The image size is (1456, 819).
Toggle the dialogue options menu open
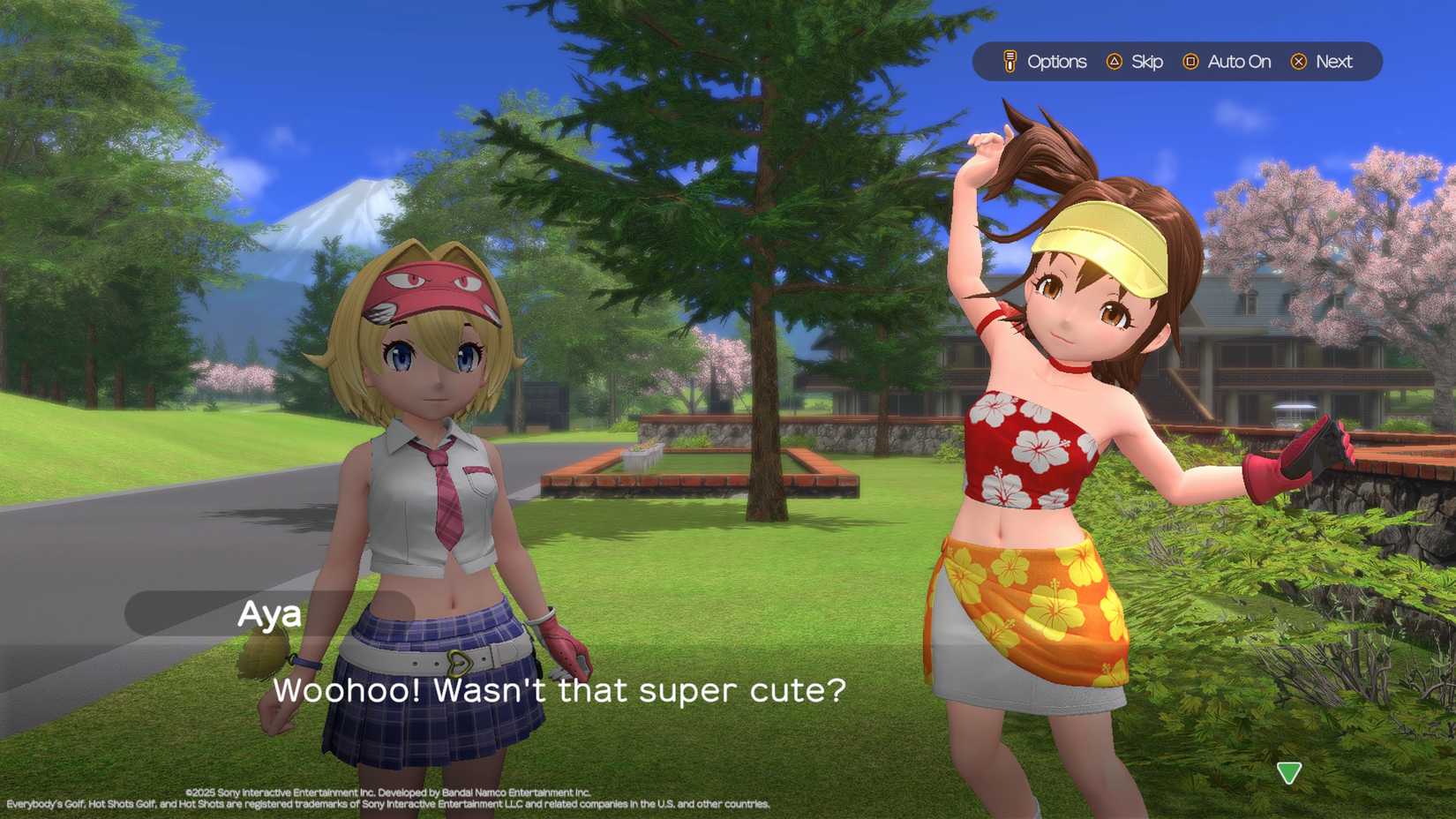[x=1057, y=62]
